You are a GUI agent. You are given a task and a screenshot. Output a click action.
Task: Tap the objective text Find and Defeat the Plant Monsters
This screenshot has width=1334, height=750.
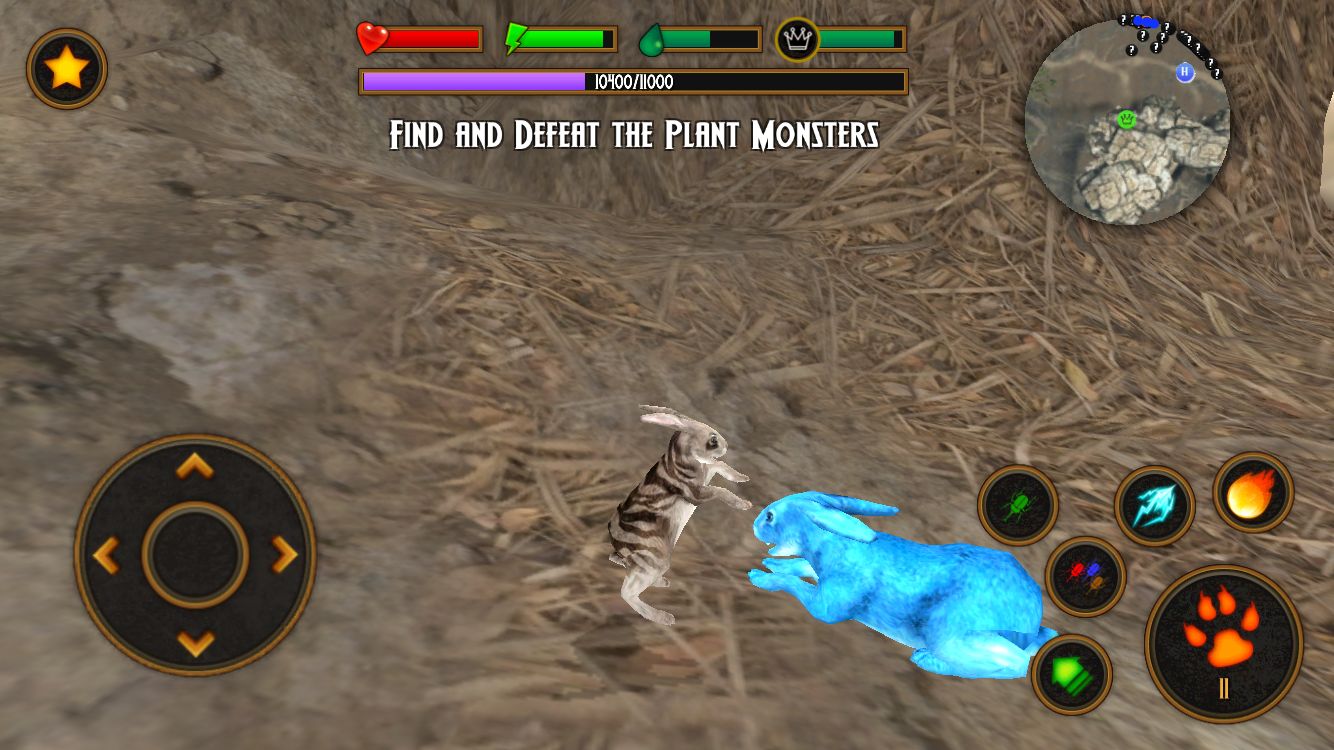coord(636,134)
